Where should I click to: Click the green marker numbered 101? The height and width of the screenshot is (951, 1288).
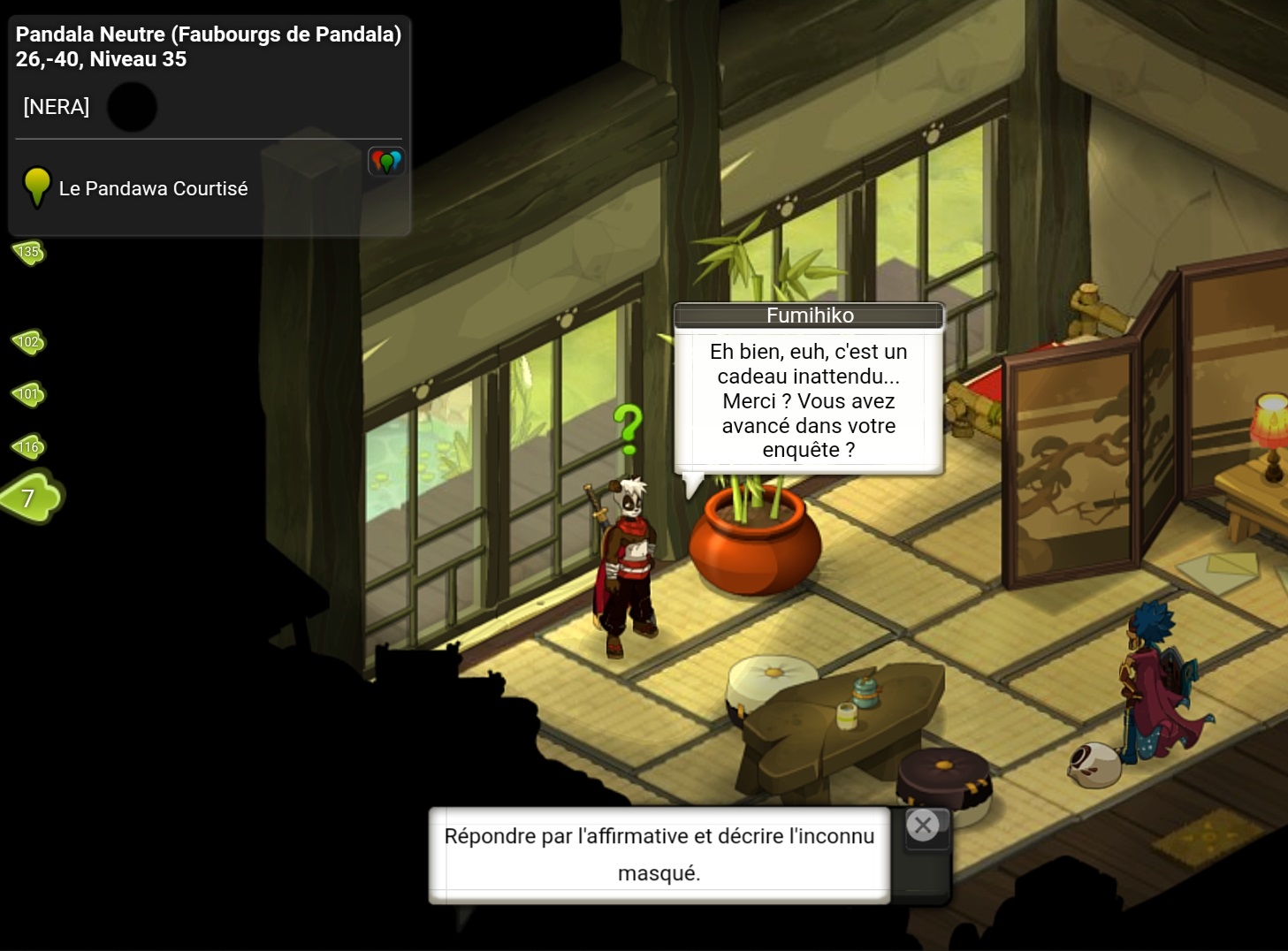[28, 394]
